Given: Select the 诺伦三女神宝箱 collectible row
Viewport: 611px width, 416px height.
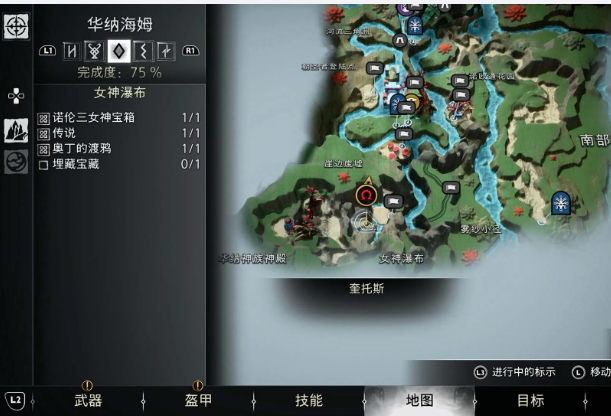Looking at the screenshot, I should click(119, 118).
